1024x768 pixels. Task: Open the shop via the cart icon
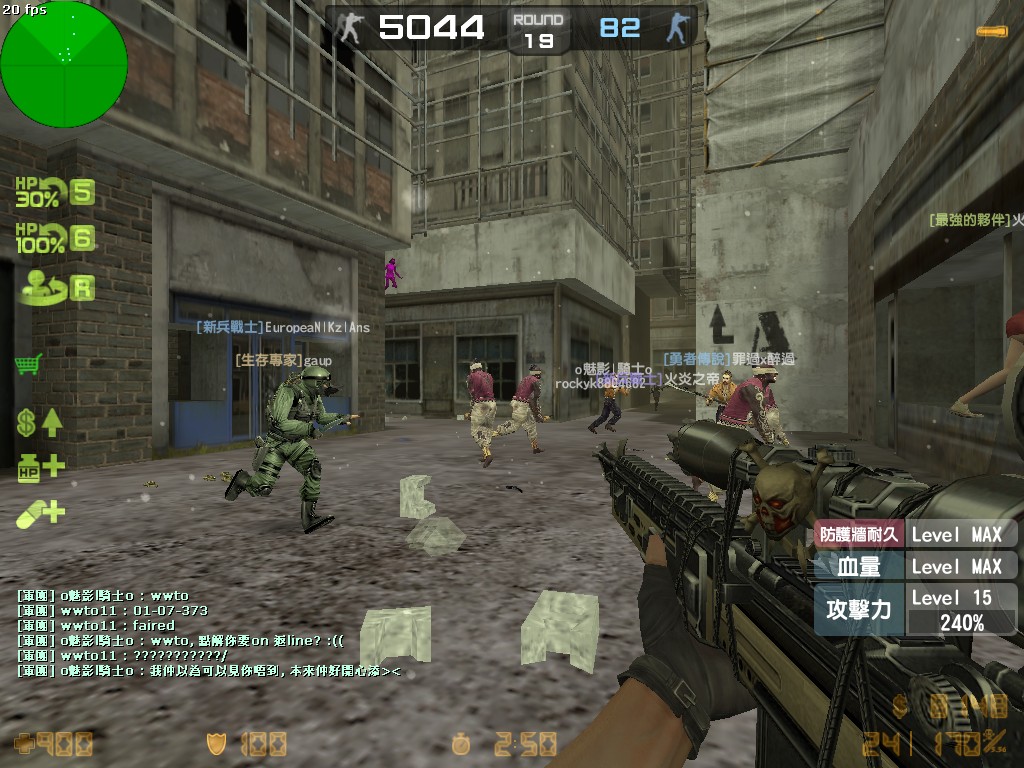click(29, 363)
